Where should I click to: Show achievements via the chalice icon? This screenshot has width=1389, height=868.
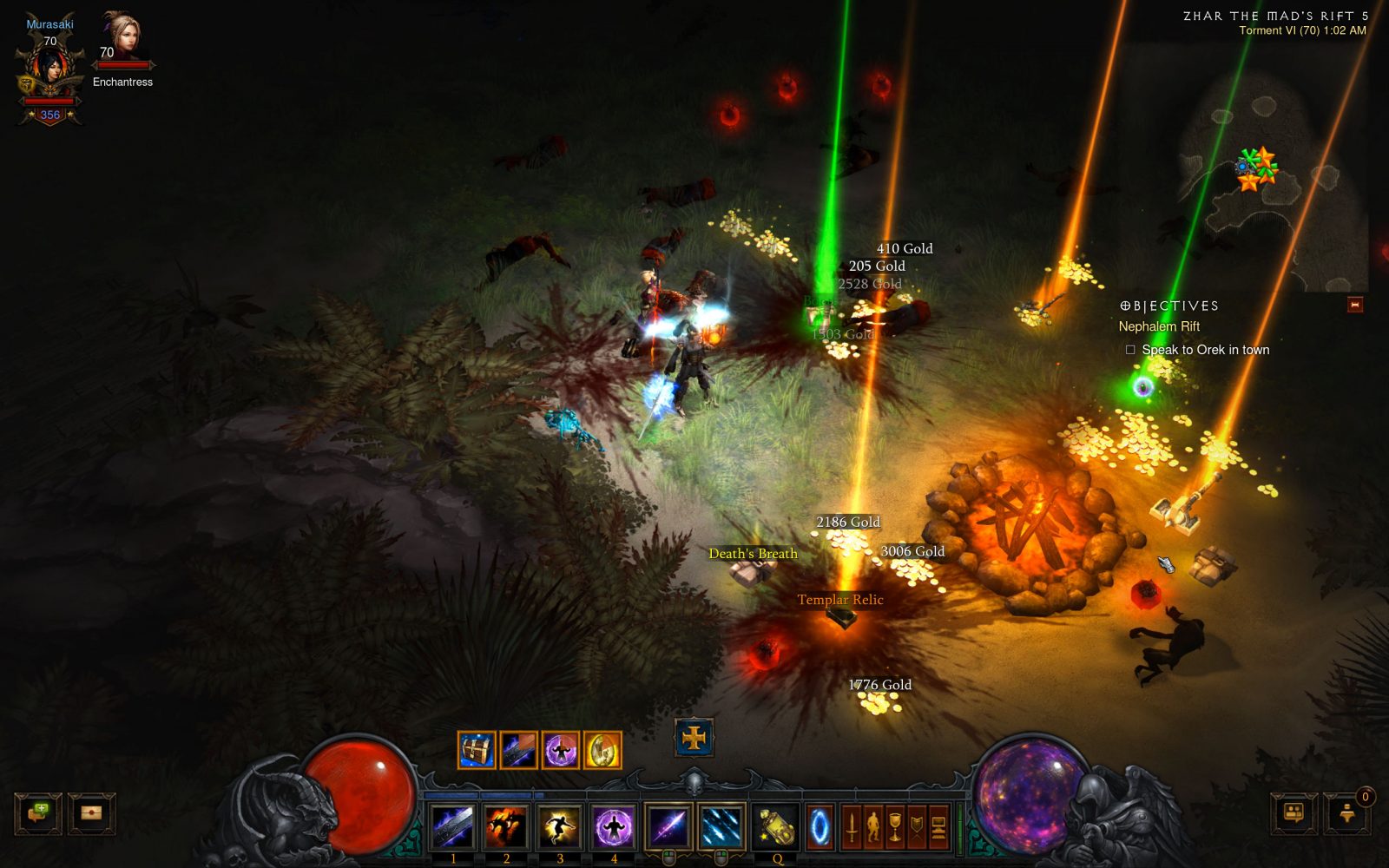click(895, 826)
